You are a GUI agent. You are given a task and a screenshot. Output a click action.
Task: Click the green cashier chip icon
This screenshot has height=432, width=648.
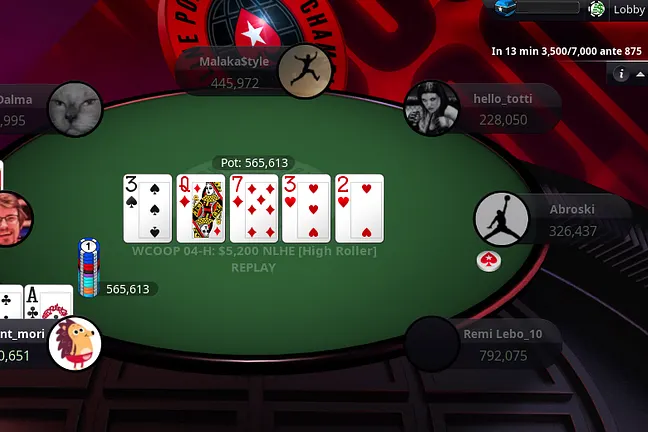click(597, 9)
